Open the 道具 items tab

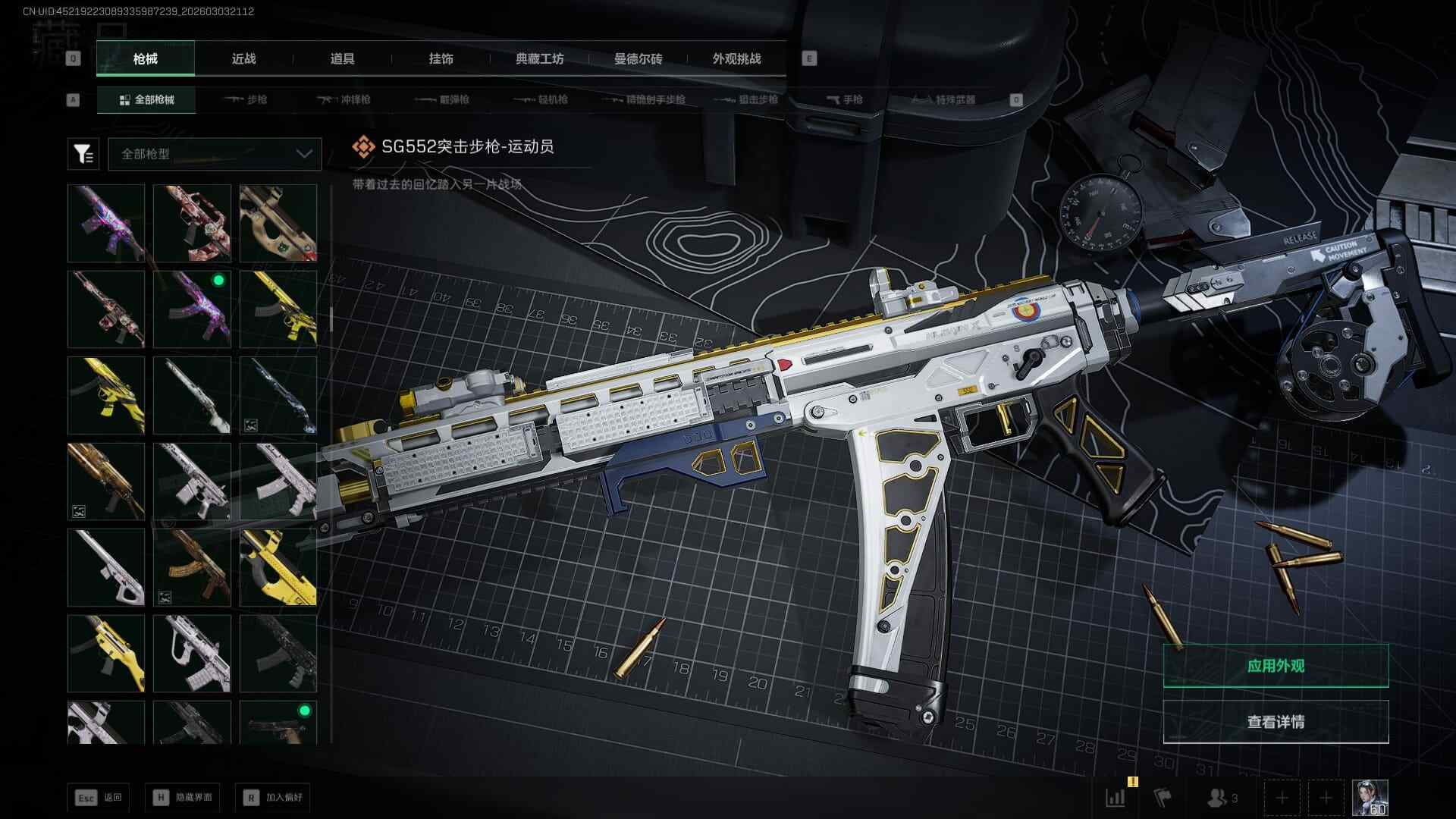(342, 58)
